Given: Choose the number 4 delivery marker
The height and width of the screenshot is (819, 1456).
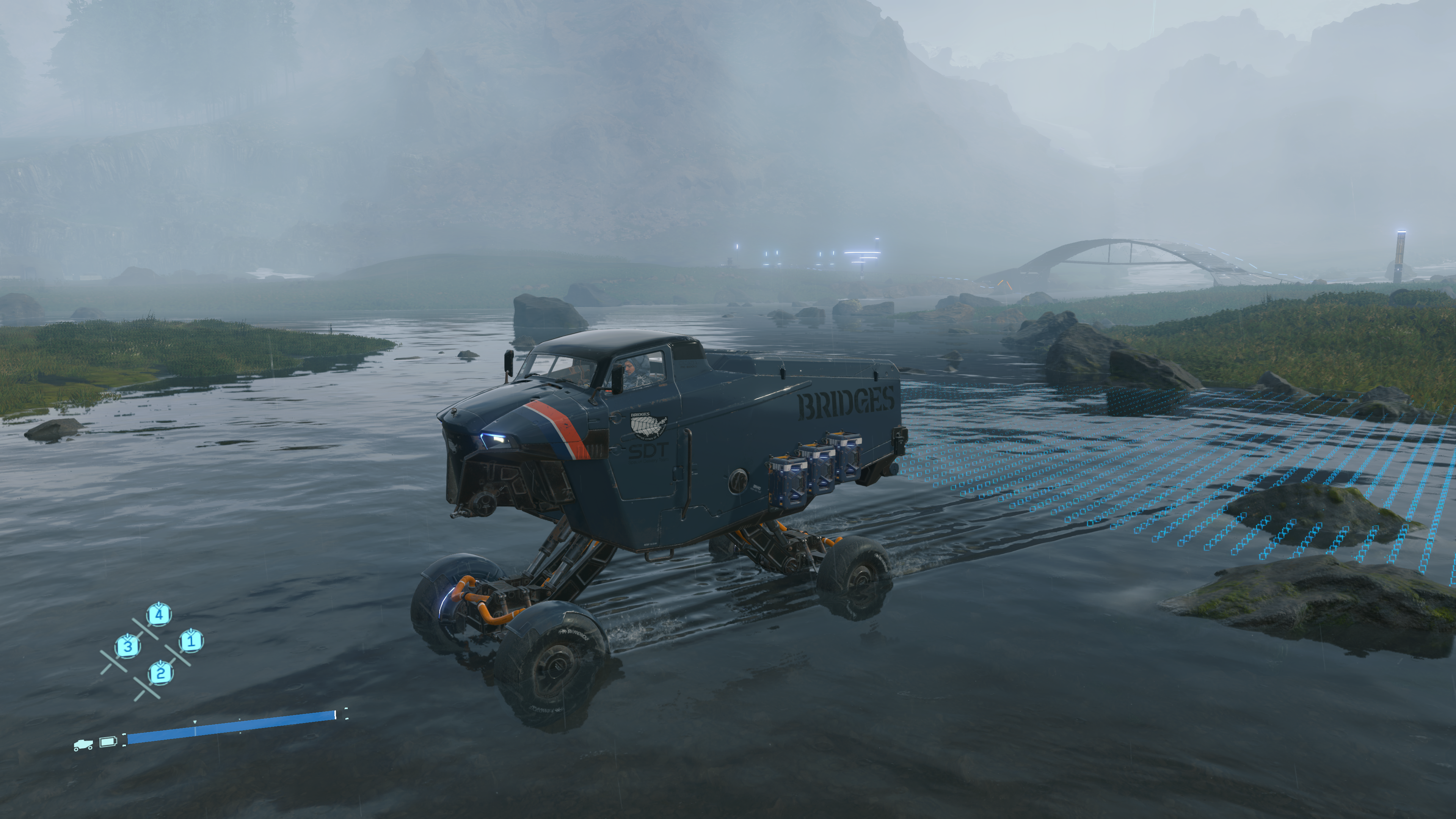Looking at the screenshot, I should pos(159,614).
